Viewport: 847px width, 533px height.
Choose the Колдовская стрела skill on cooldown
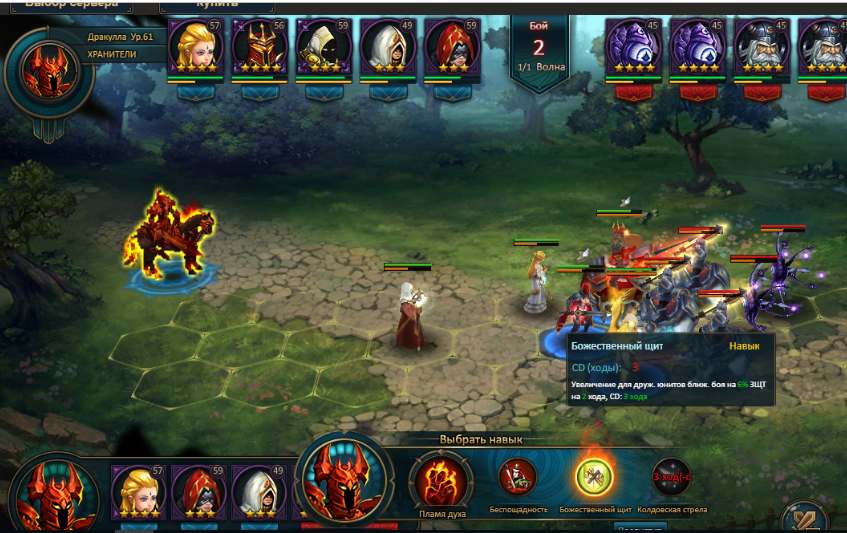coord(671,477)
